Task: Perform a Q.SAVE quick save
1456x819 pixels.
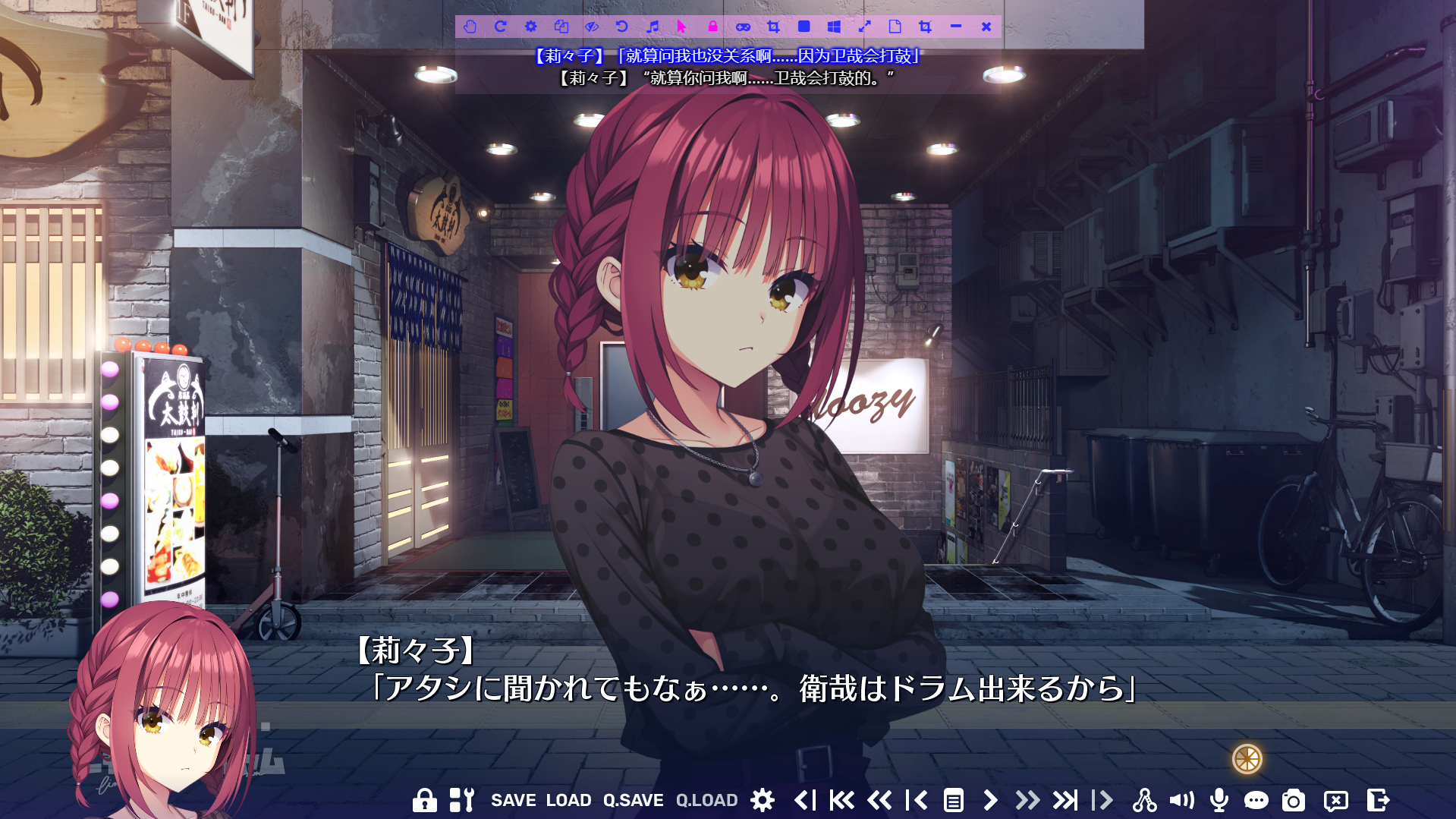Action: 633,800
